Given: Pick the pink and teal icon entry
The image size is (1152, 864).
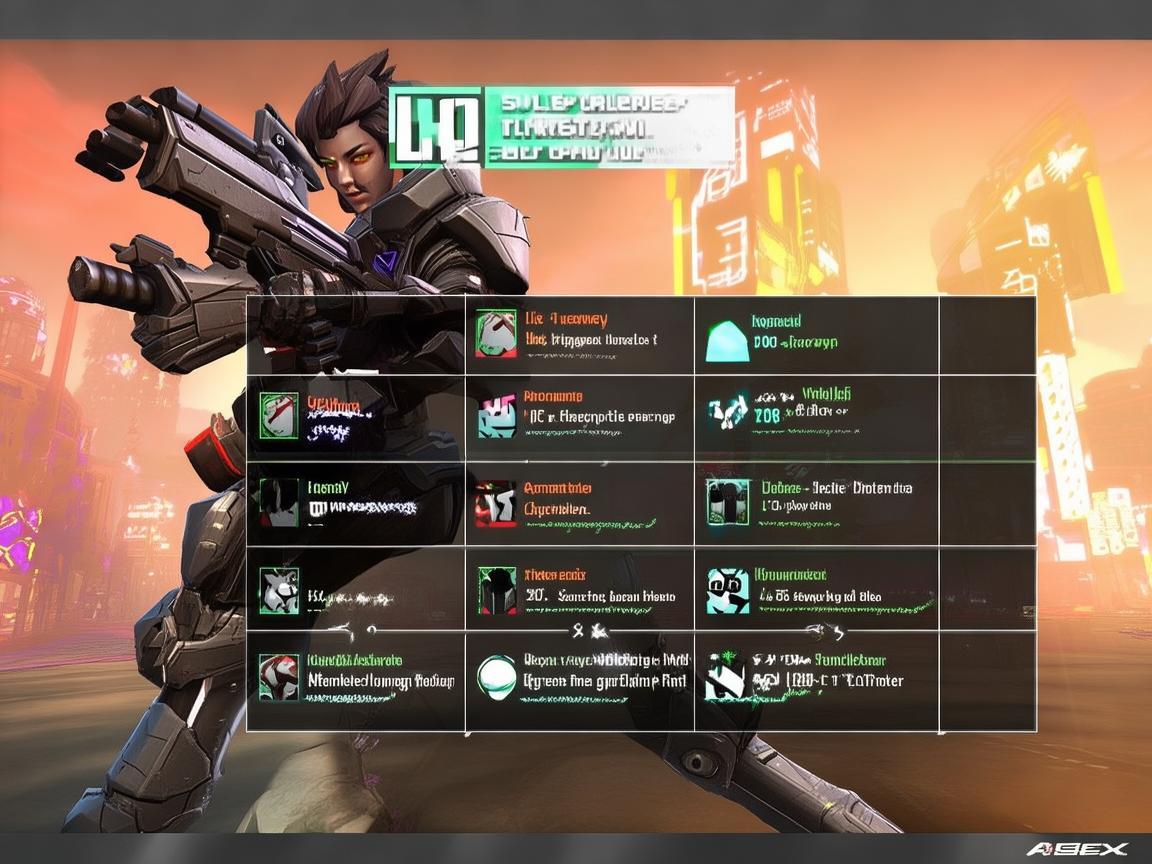Looking at the screenshot, I should click(496, 415).
